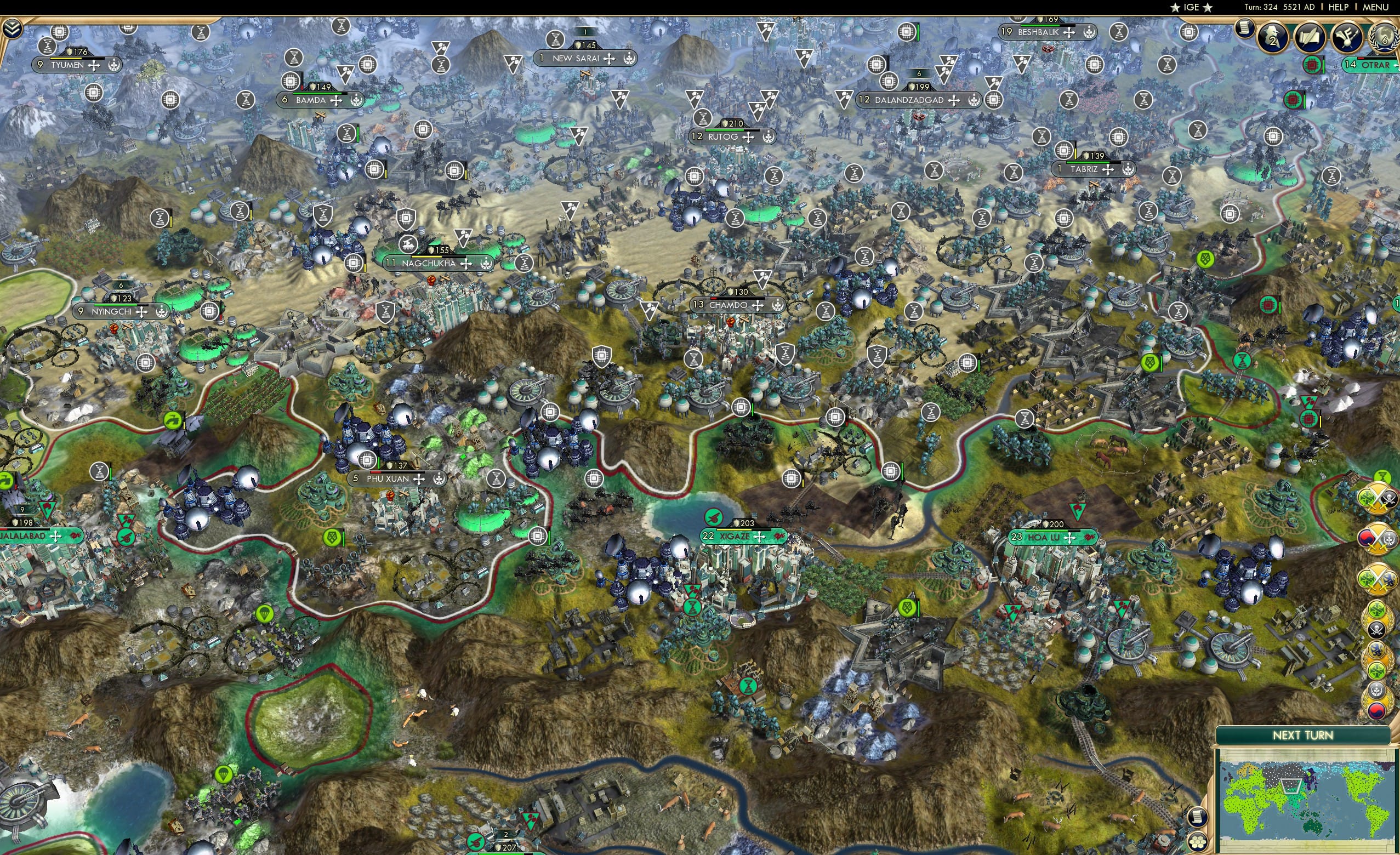Click the scroll icon below the minimap
Screen dimensions: 1400x855
[x=1198, y=818]
